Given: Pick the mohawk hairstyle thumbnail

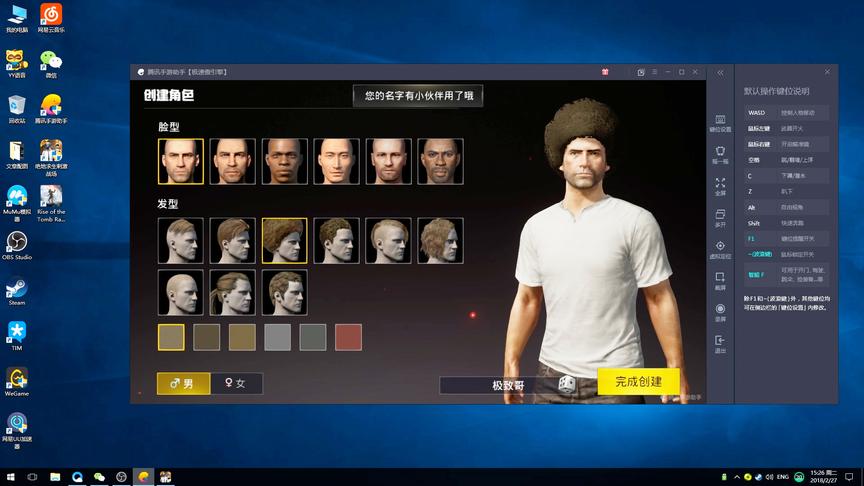Looking at the screenshot, I should click(388, 241).
